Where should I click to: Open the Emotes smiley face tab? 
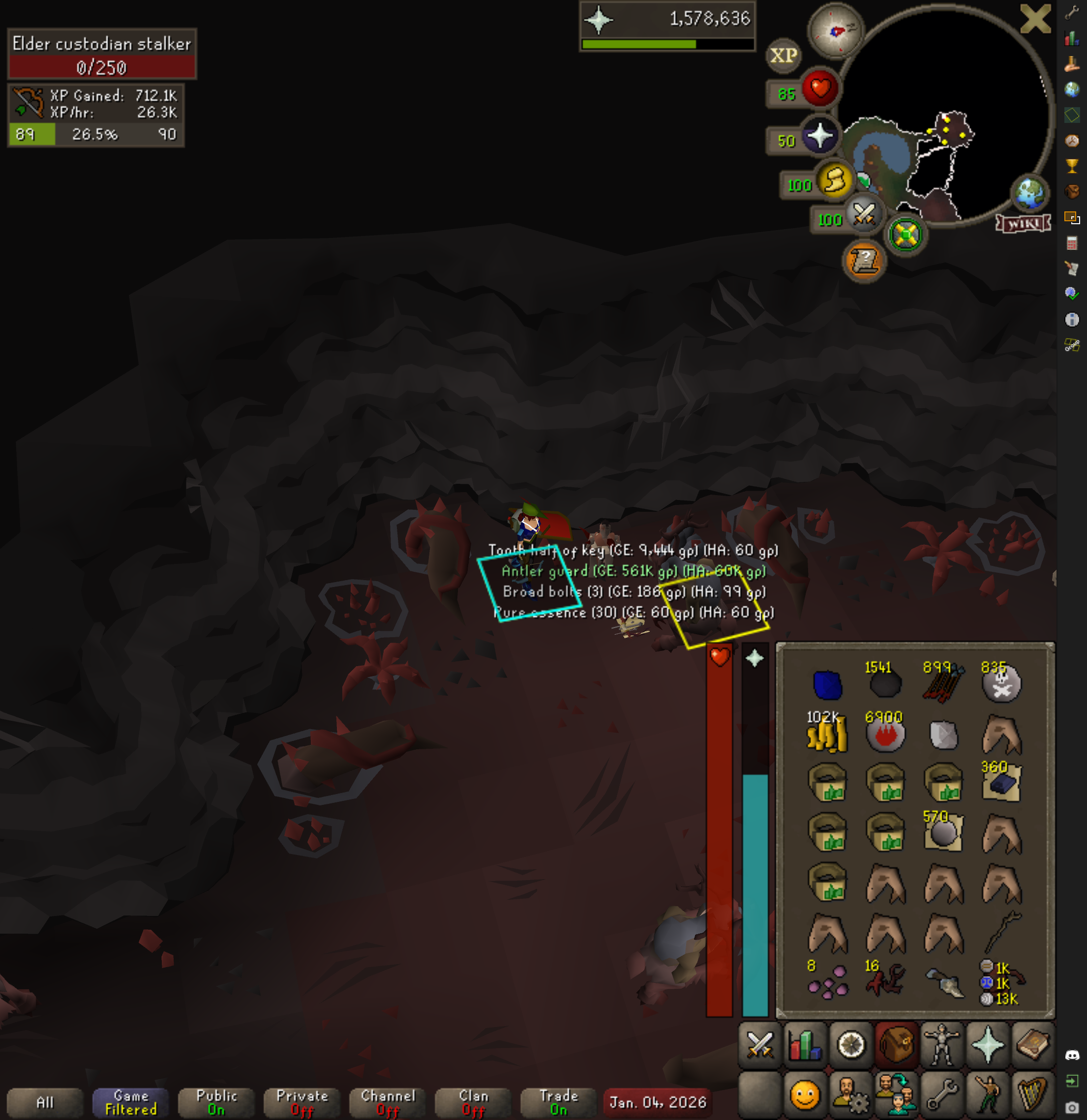tap(805, 1095)
